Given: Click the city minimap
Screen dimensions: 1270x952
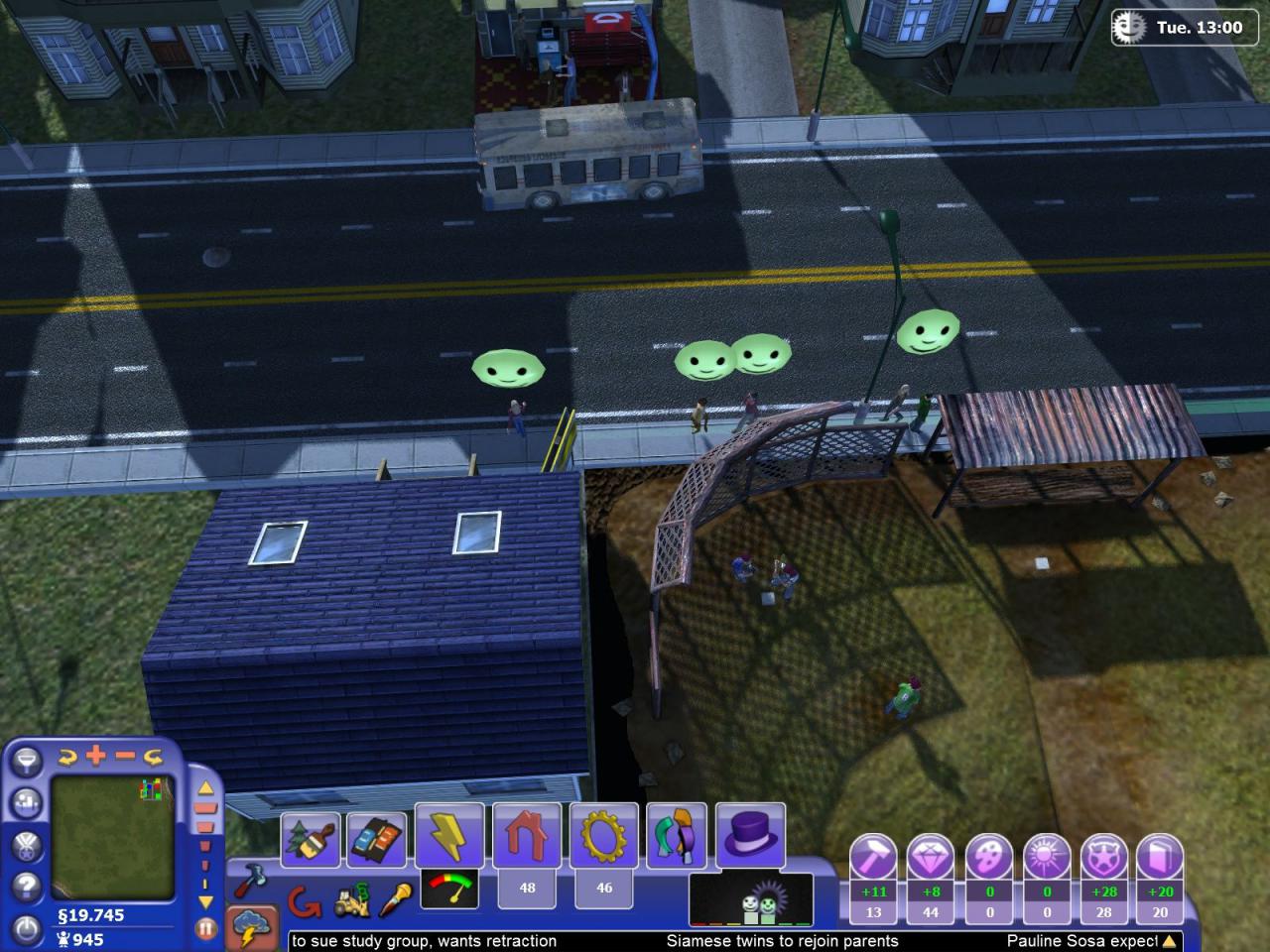Looking at the screenshot, I should (109, 831).
